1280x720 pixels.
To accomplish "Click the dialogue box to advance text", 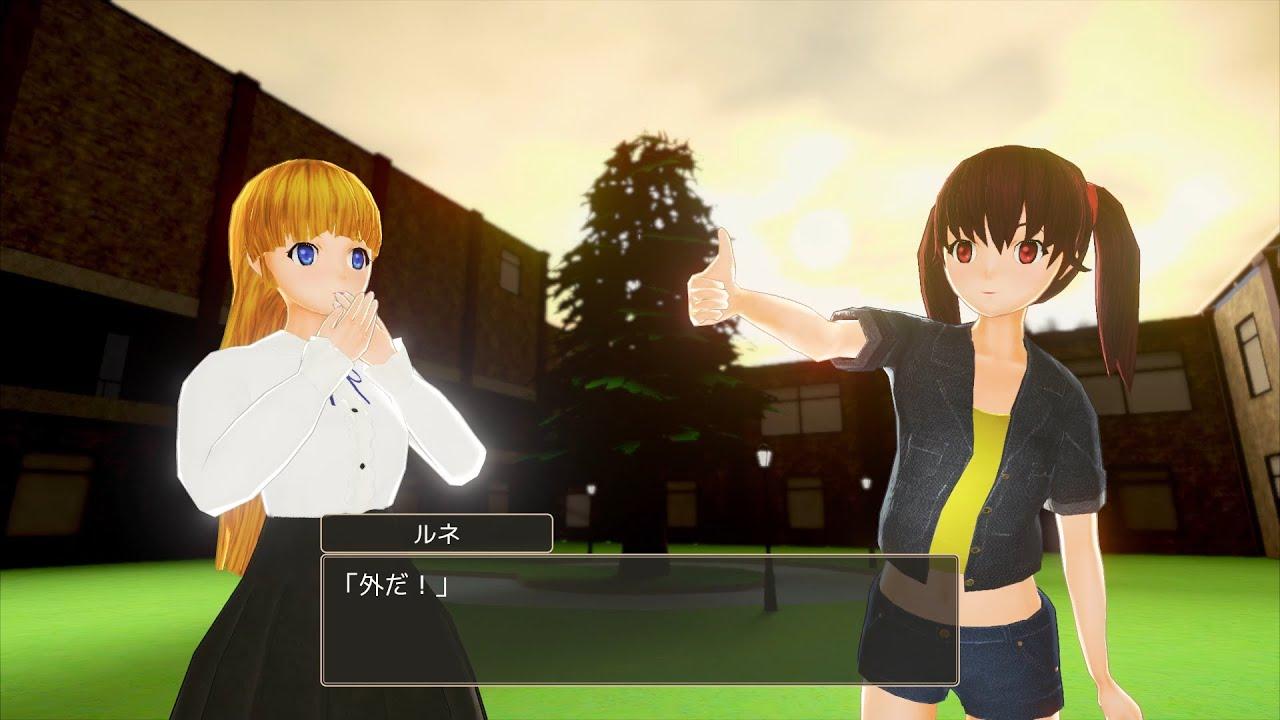I will [x=640, y=620].
